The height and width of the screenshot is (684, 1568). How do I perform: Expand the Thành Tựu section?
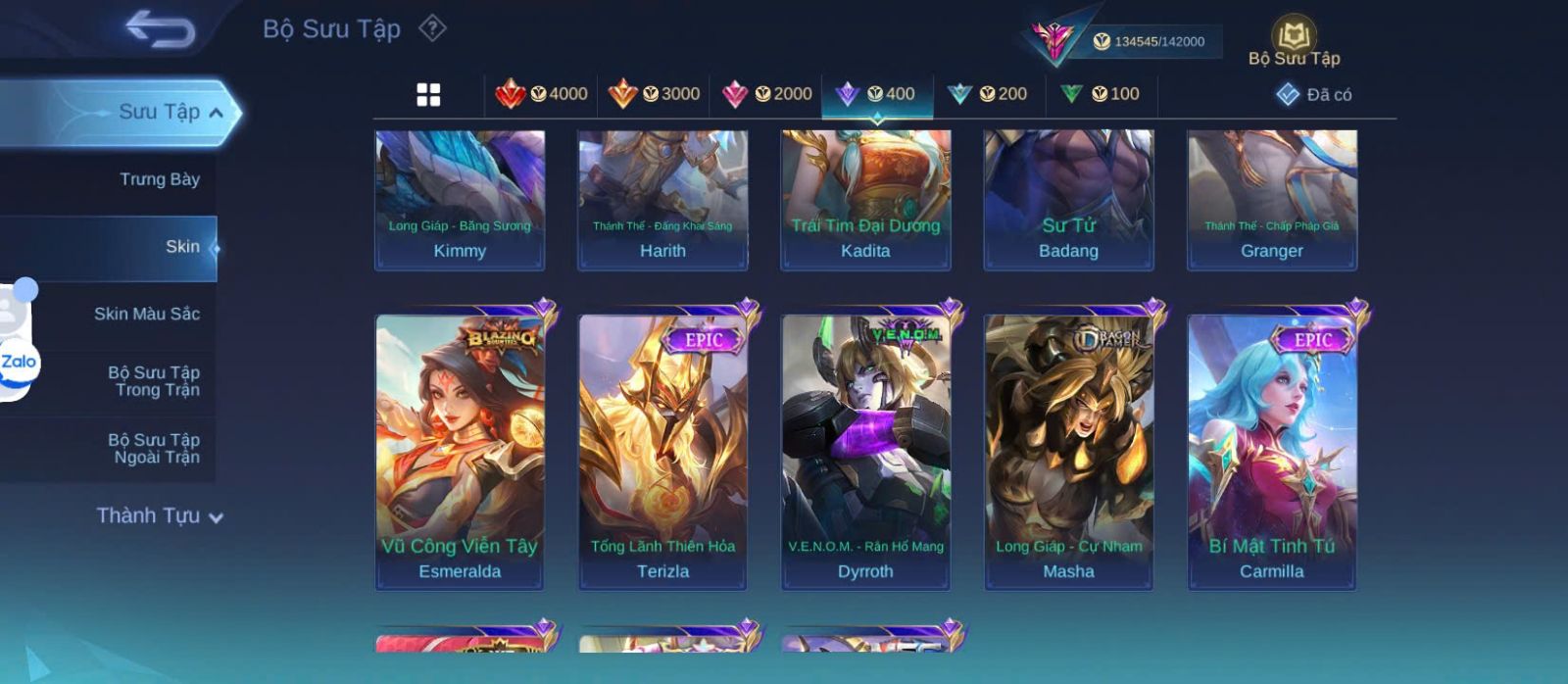pos(160,515)
